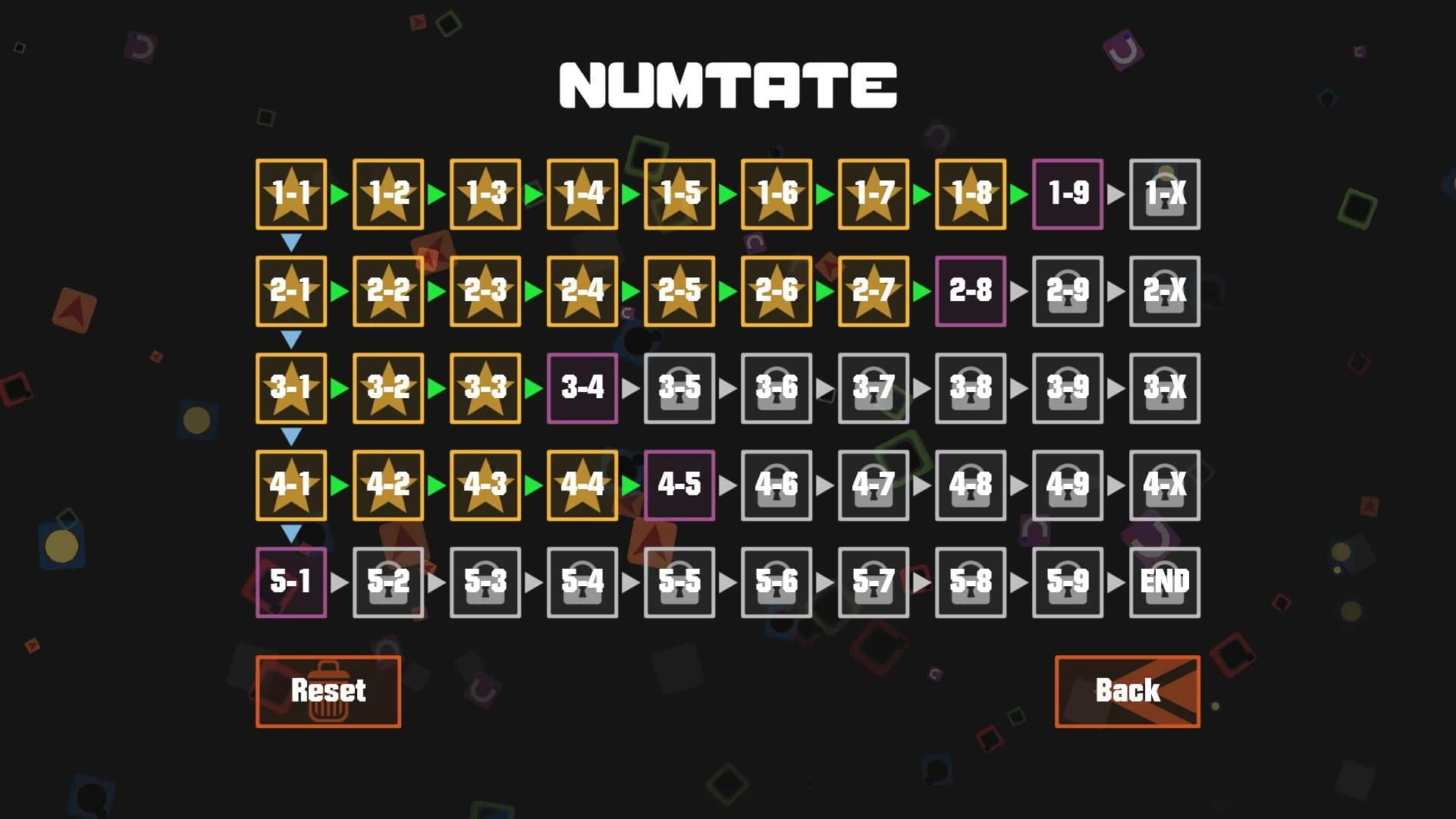Open level 4-5 next to 4-4
This screenshot has width=1456, height=819.
pyautogui.click(x=679, y=485)
